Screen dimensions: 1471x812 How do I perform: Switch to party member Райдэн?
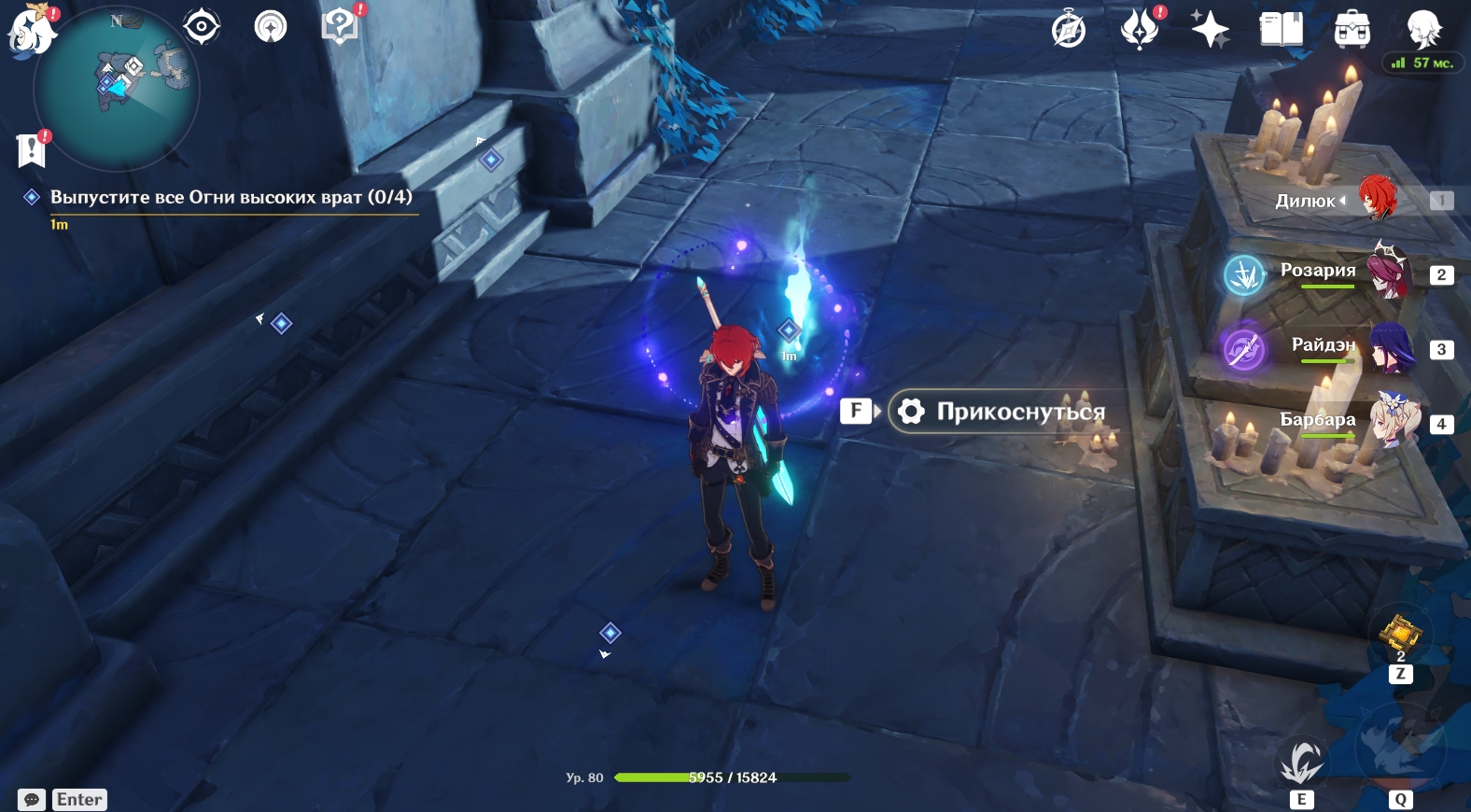point(1391,347)
